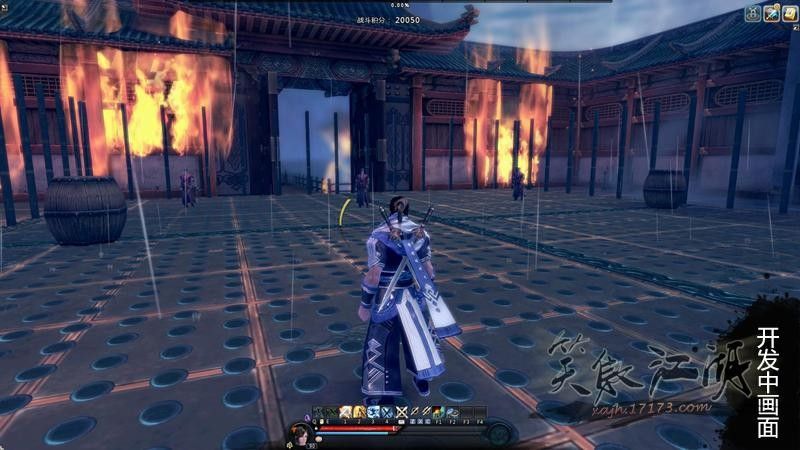The height and width of the screenshot is (450, 800).
Task: Open the sword and coin icon
Action: point(771,13)
